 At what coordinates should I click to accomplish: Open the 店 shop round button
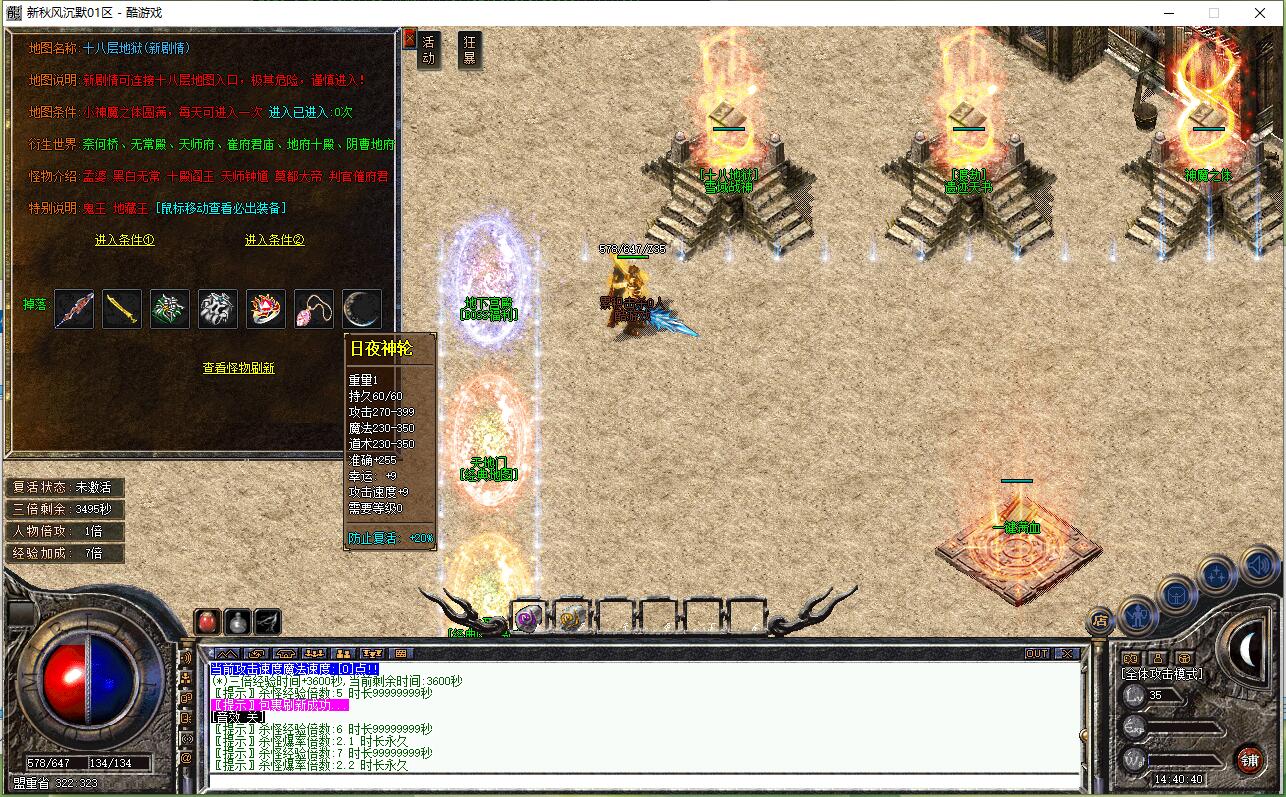(1099, 621)
